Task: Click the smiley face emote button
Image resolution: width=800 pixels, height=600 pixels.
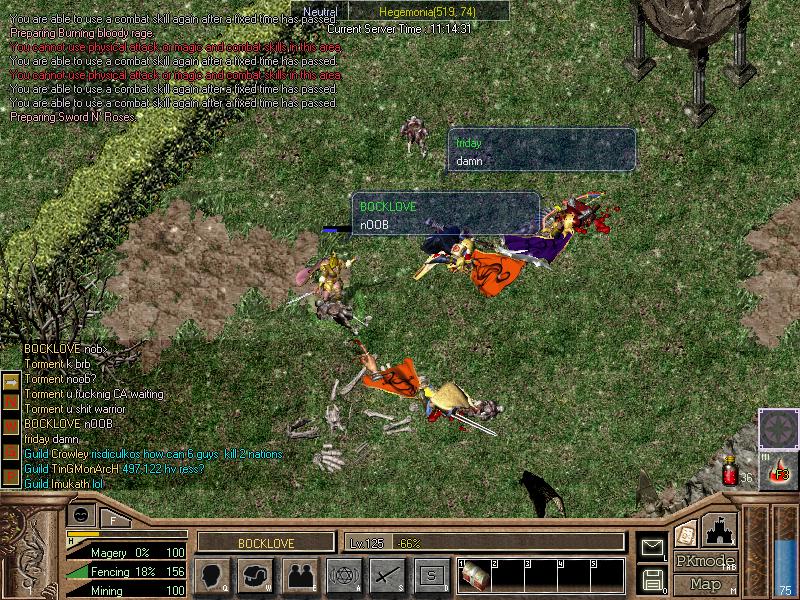Action: click(82, 515)
